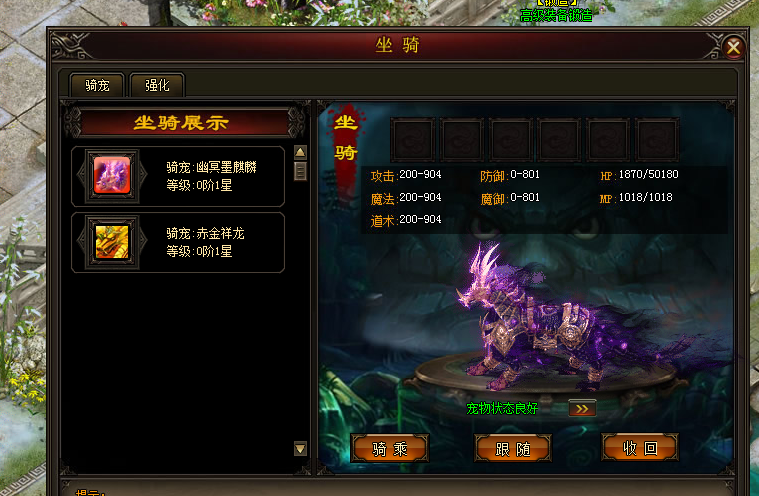Click the mount list scroll-up arrow
Image resolution: width=759 pixels, height=496 pixels.
[x=299, y=153]
